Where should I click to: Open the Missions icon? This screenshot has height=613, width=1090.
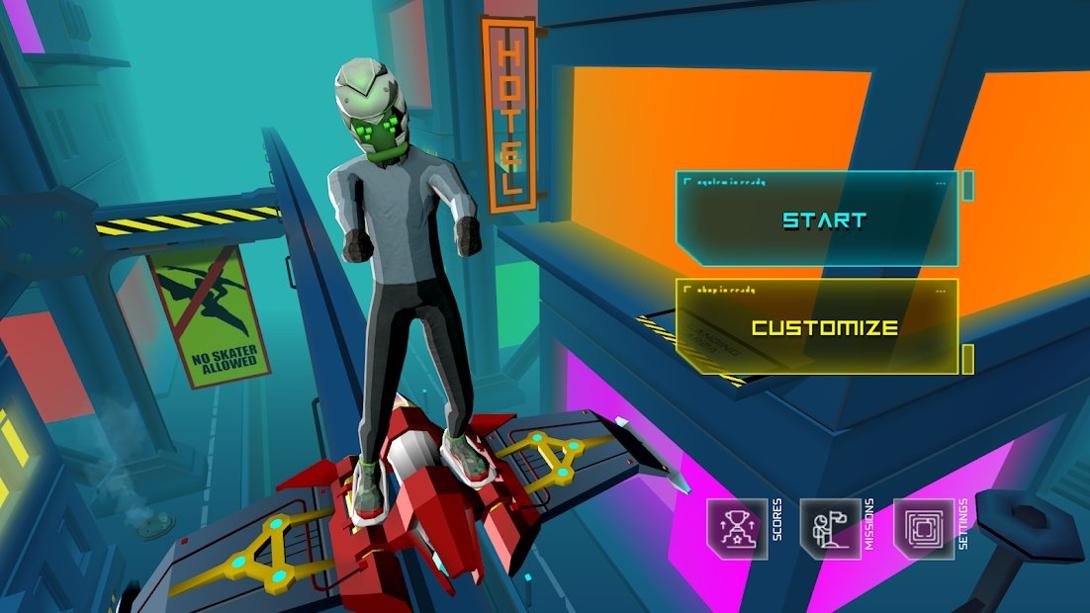(830, 528)
